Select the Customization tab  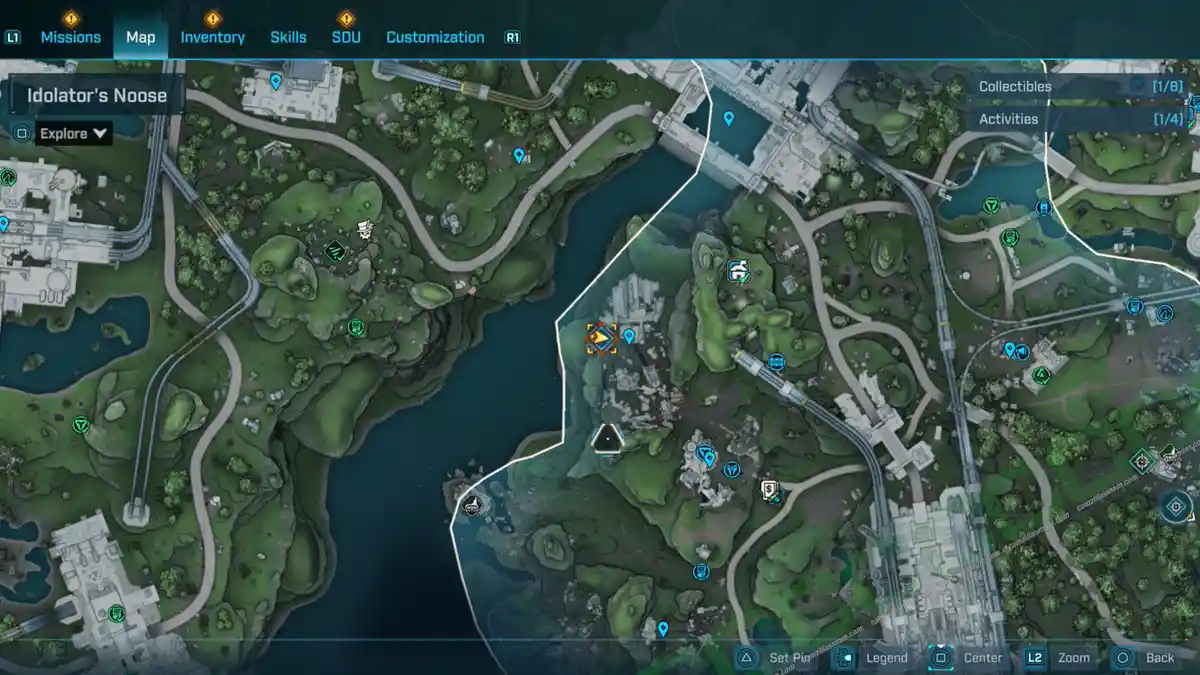(435, 37)
